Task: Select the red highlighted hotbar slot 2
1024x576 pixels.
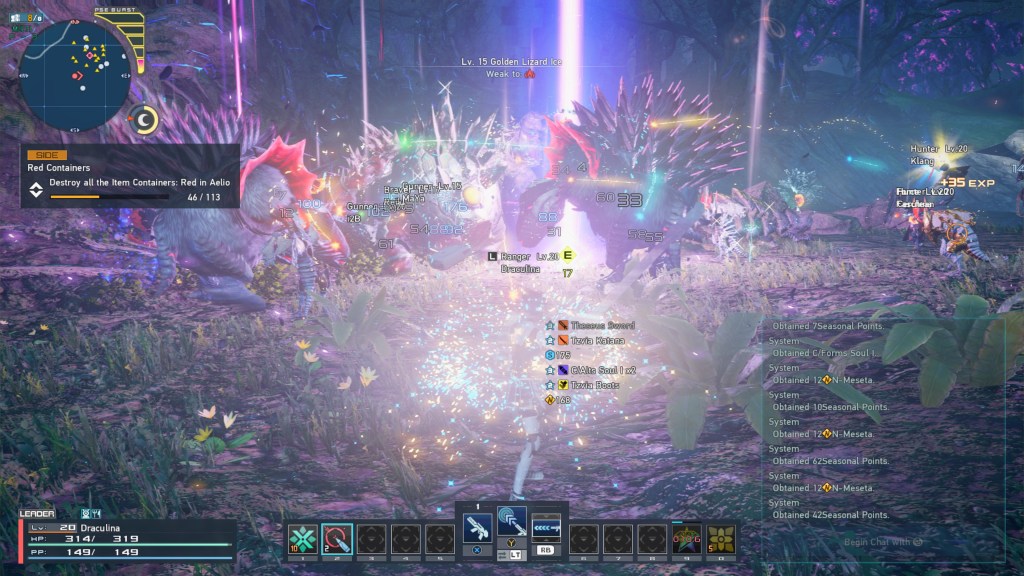Action: click(x=337, y=539)
